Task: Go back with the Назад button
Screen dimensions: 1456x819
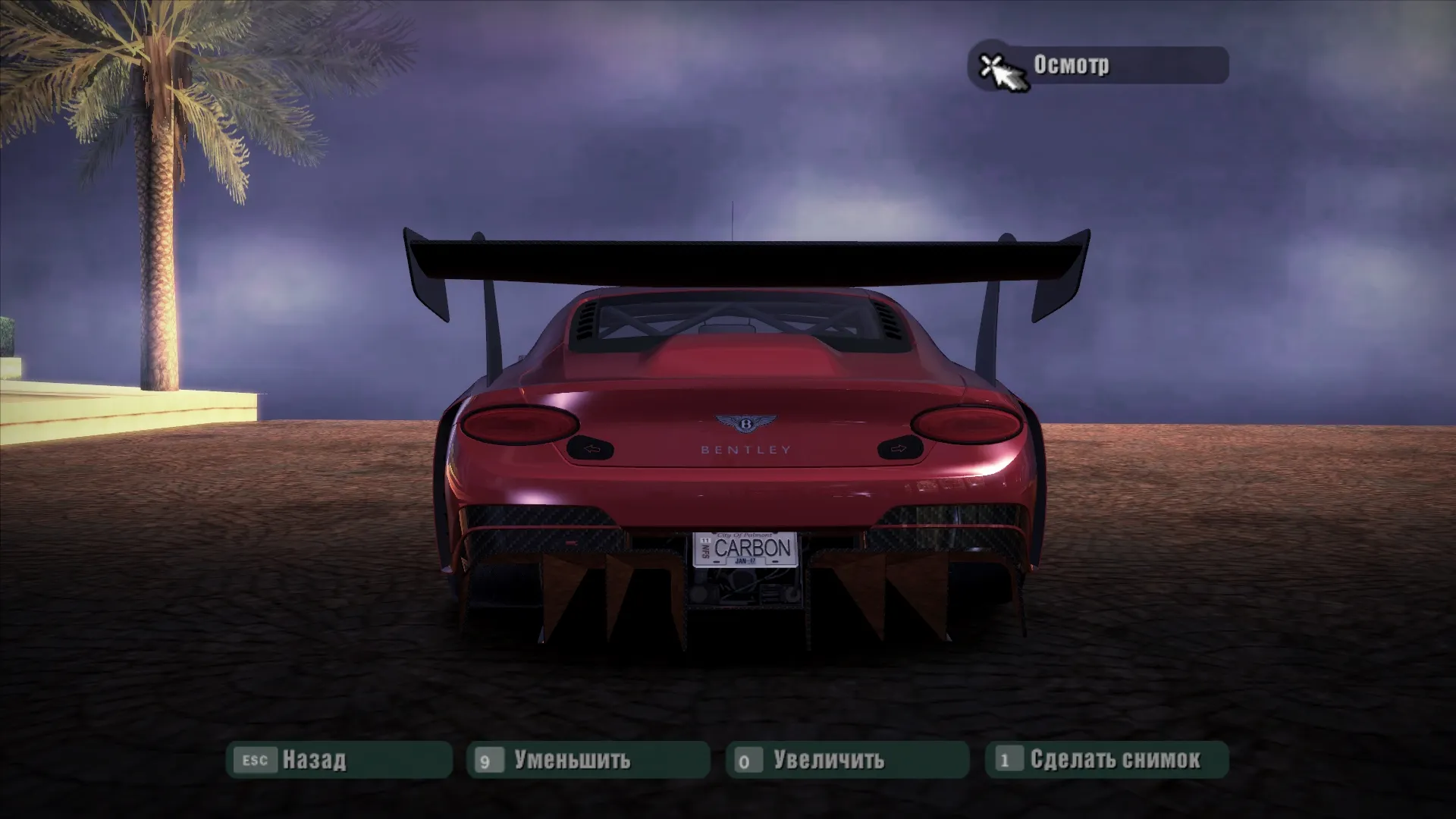Action: (339, 759)
